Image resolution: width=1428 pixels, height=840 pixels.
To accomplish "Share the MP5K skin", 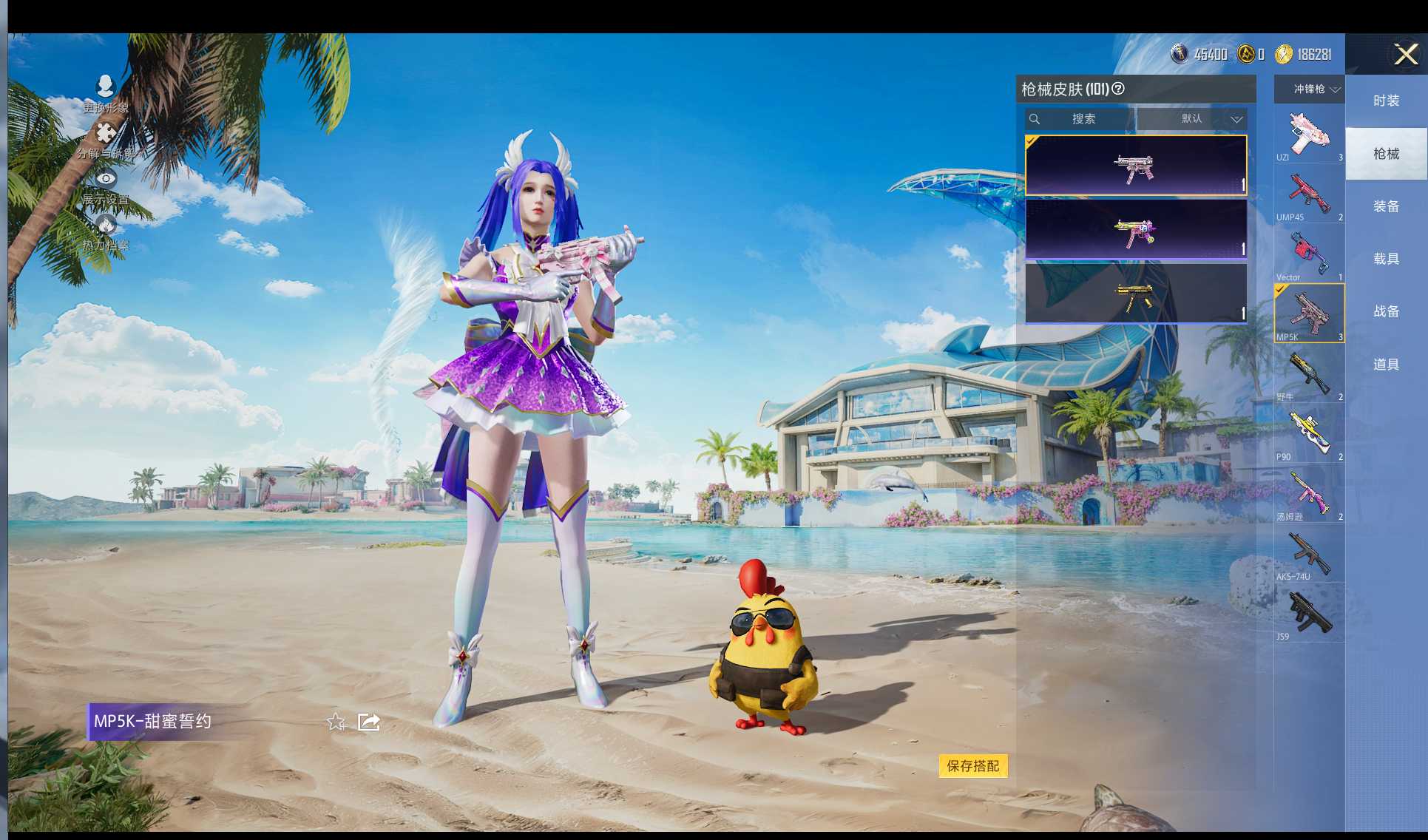I will (x=368, y=722).
